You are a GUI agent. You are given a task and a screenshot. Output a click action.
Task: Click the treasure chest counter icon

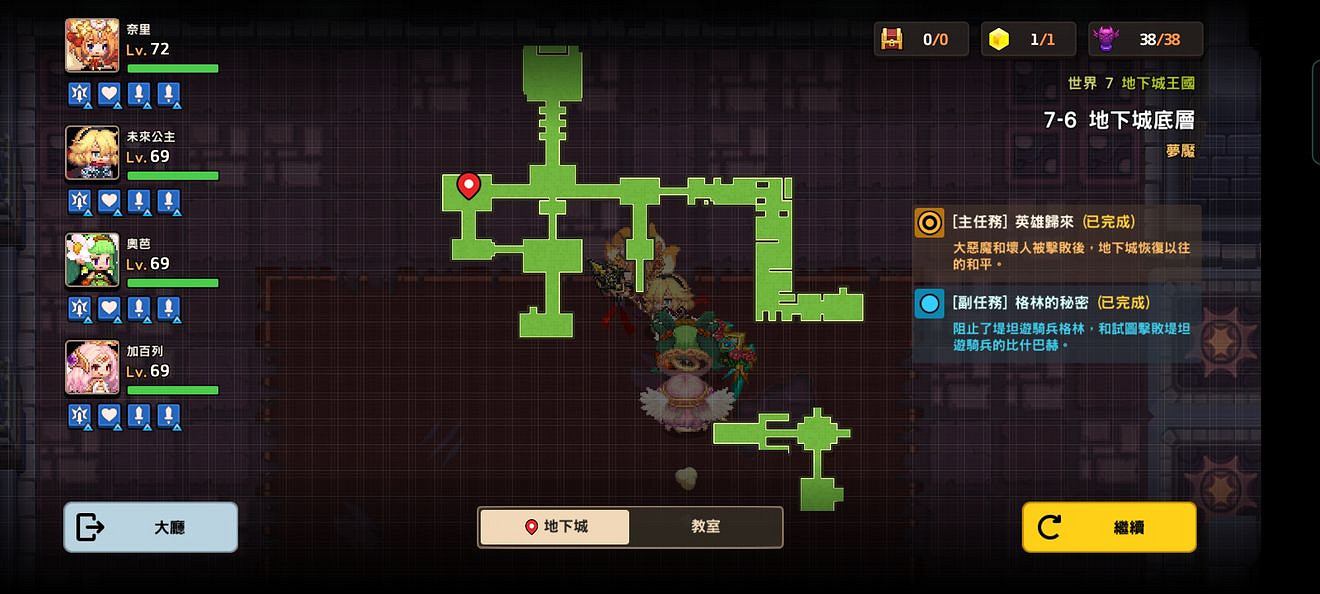point(891,39)
